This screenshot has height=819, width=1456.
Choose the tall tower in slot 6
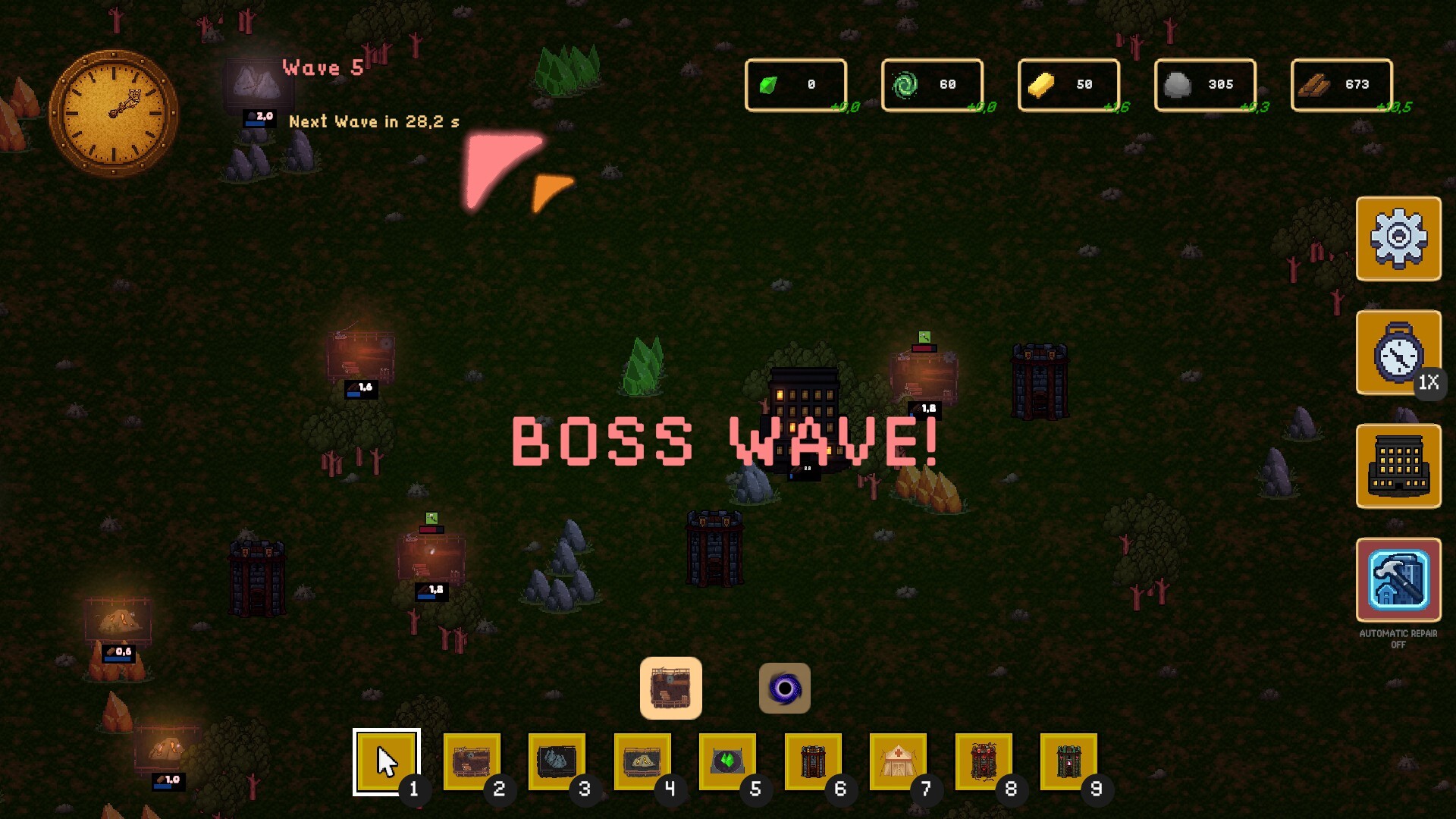[x=811, y=761]
